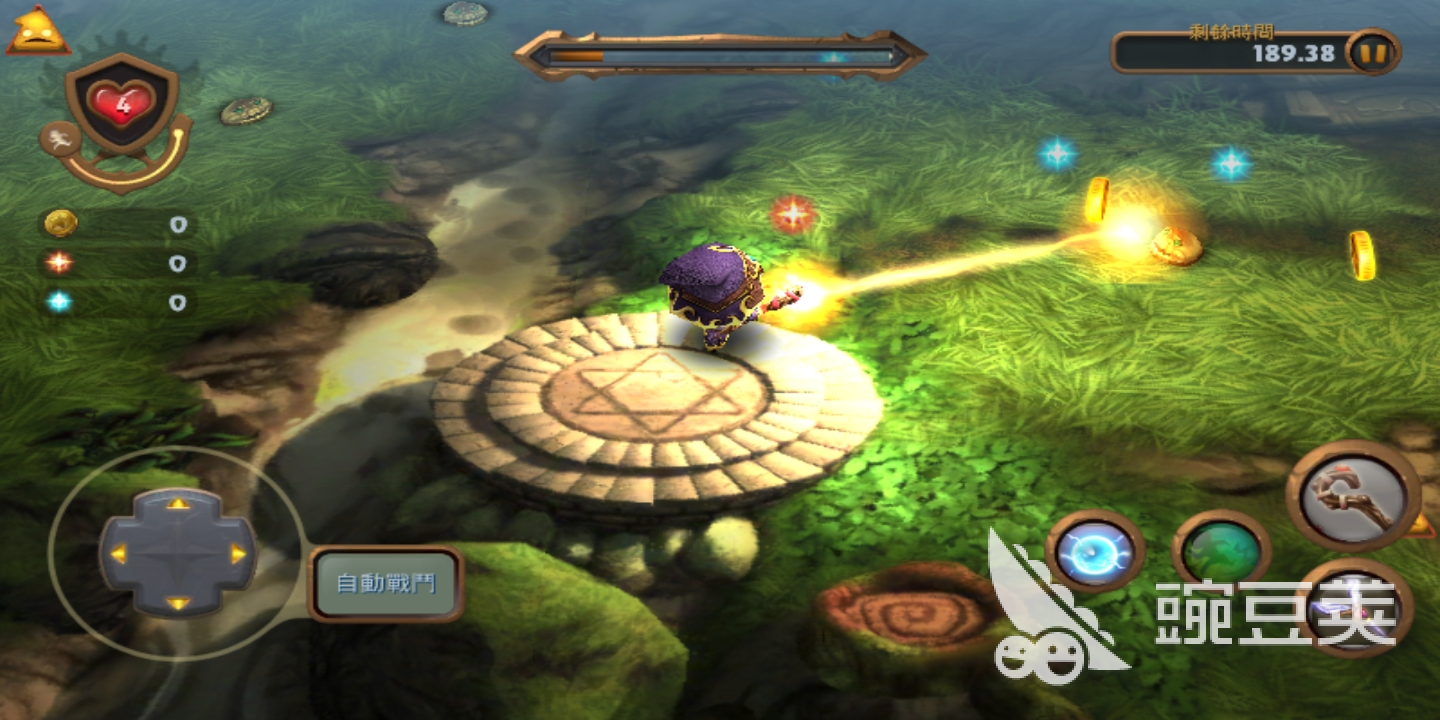Tap the D-pad down arrow
Image resolution: width=1440 pixels, height=720 pixels.
[x=178, y=603]
